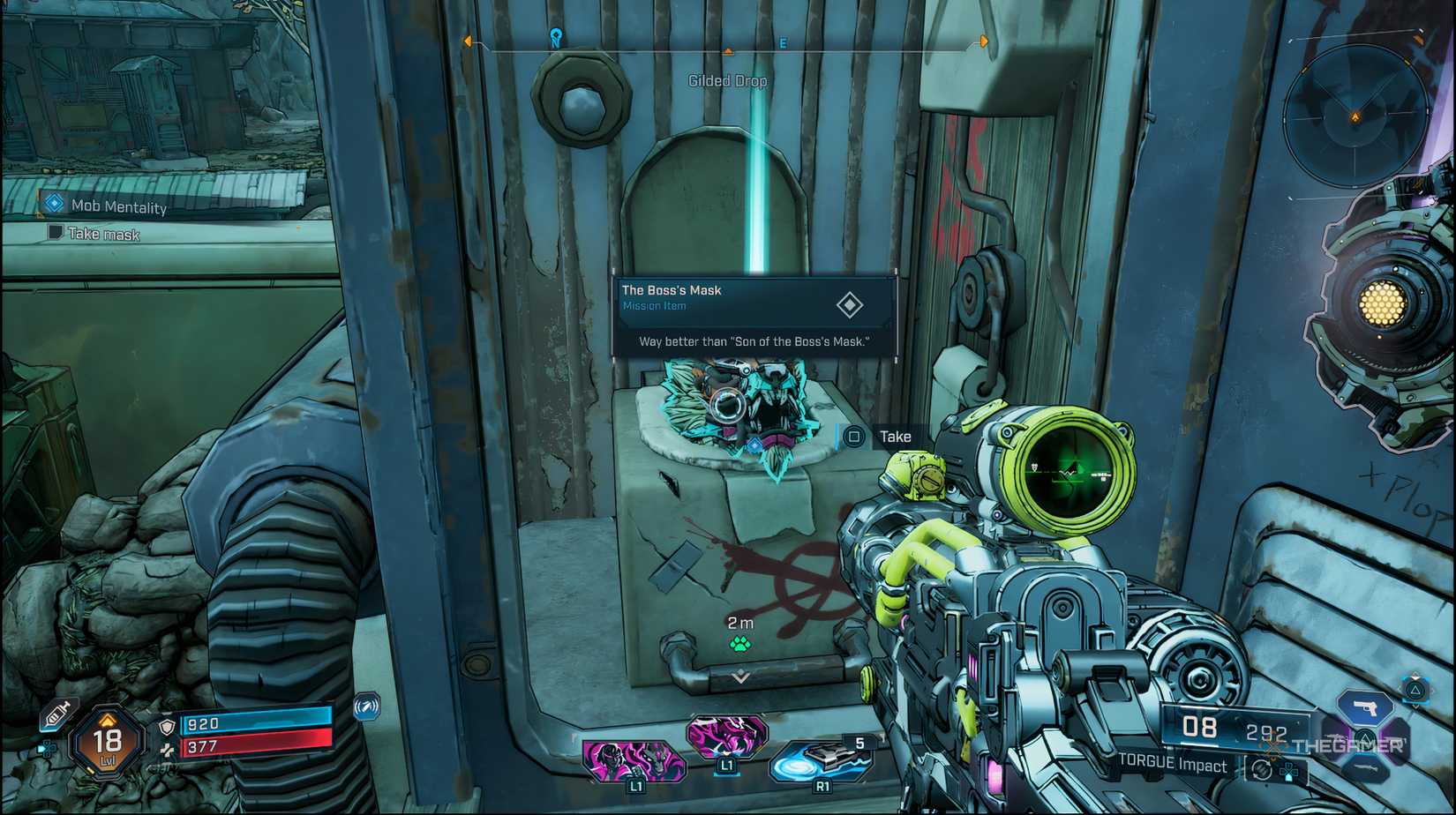This screenshot has height=815, width=1456.
Task: Use the blue ordnance icon with count 5
Action: (x=821, y=760)
